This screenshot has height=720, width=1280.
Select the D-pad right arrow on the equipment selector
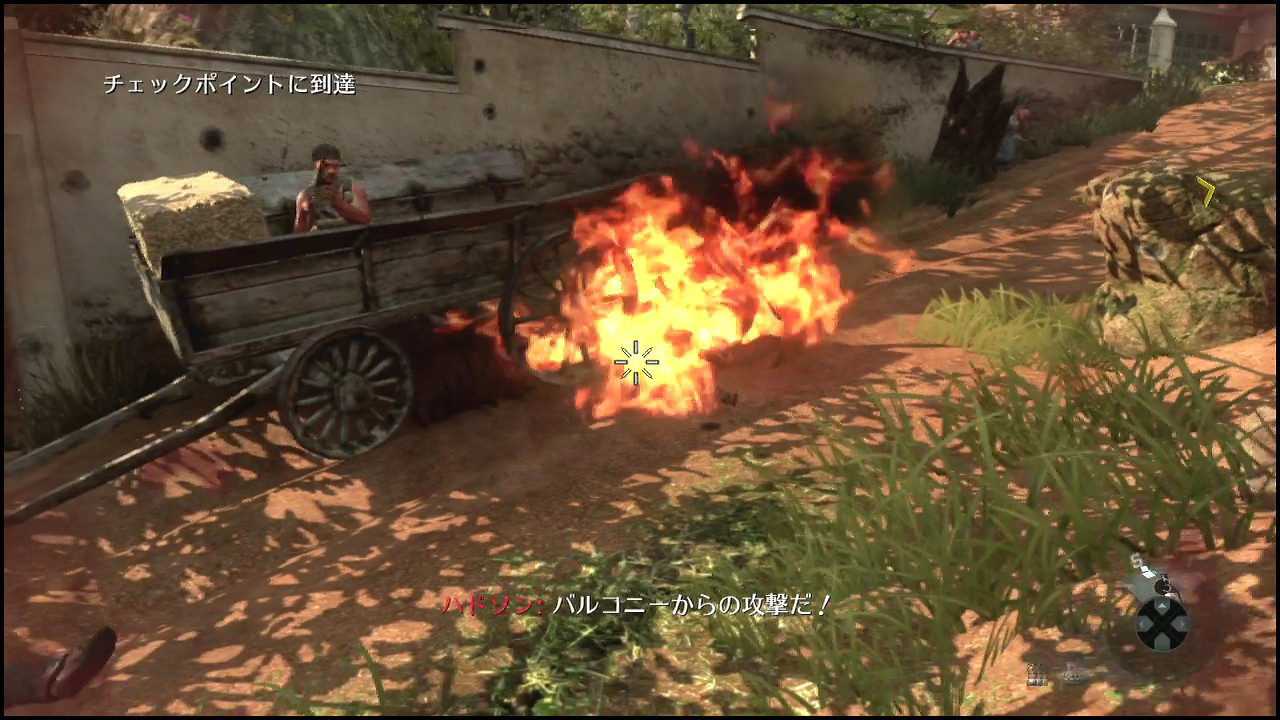click(1182, 623)
